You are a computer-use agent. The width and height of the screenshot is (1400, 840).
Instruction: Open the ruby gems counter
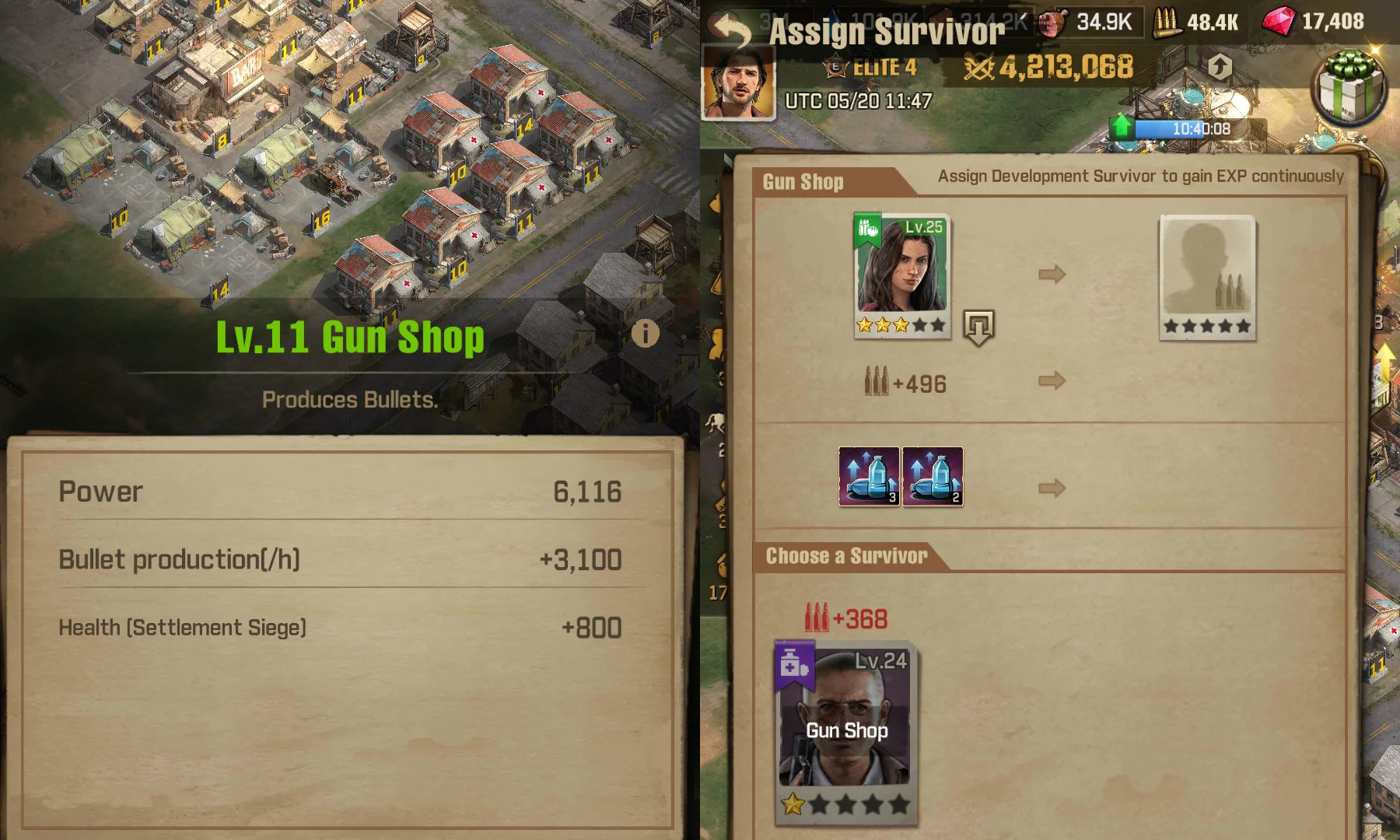coord(1314,22)
